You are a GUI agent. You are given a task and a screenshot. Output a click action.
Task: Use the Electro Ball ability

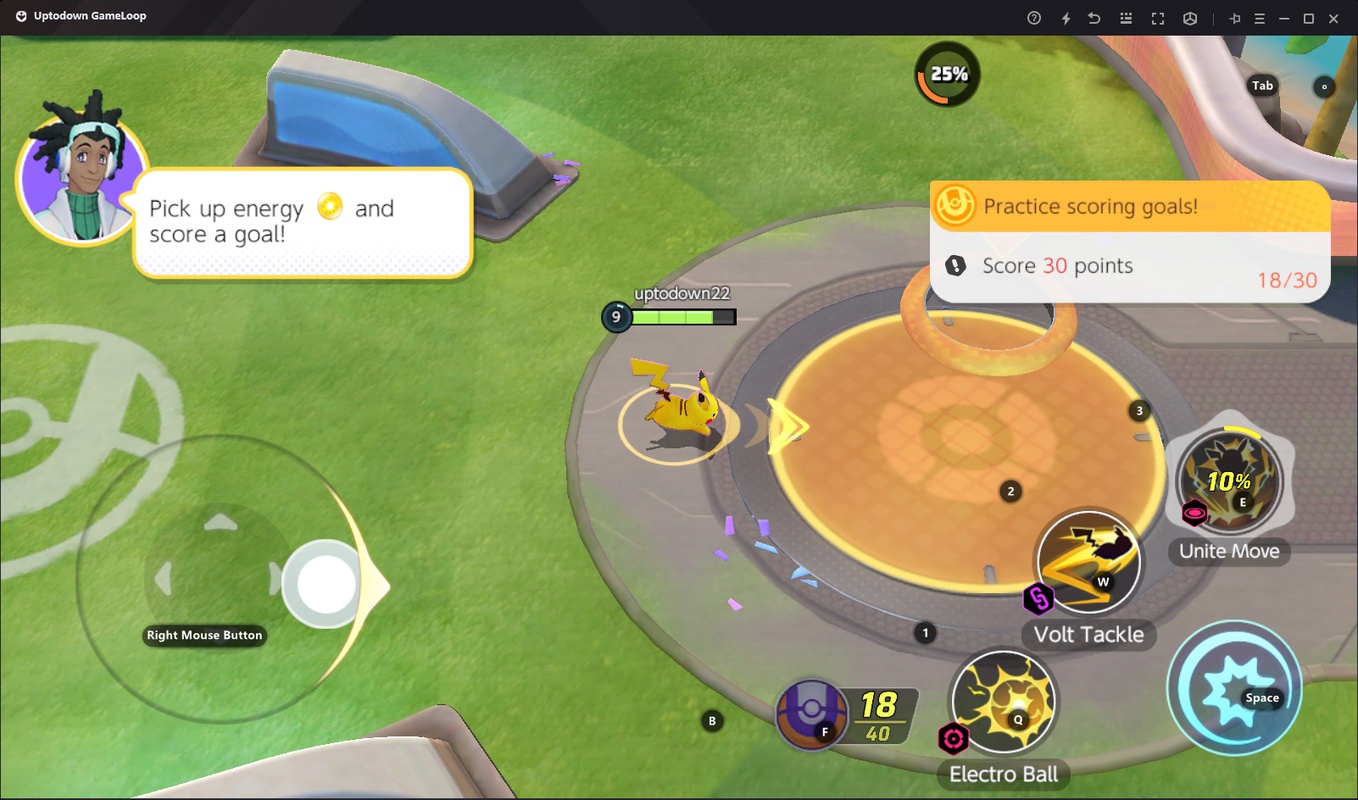(x=1002, y=702)
